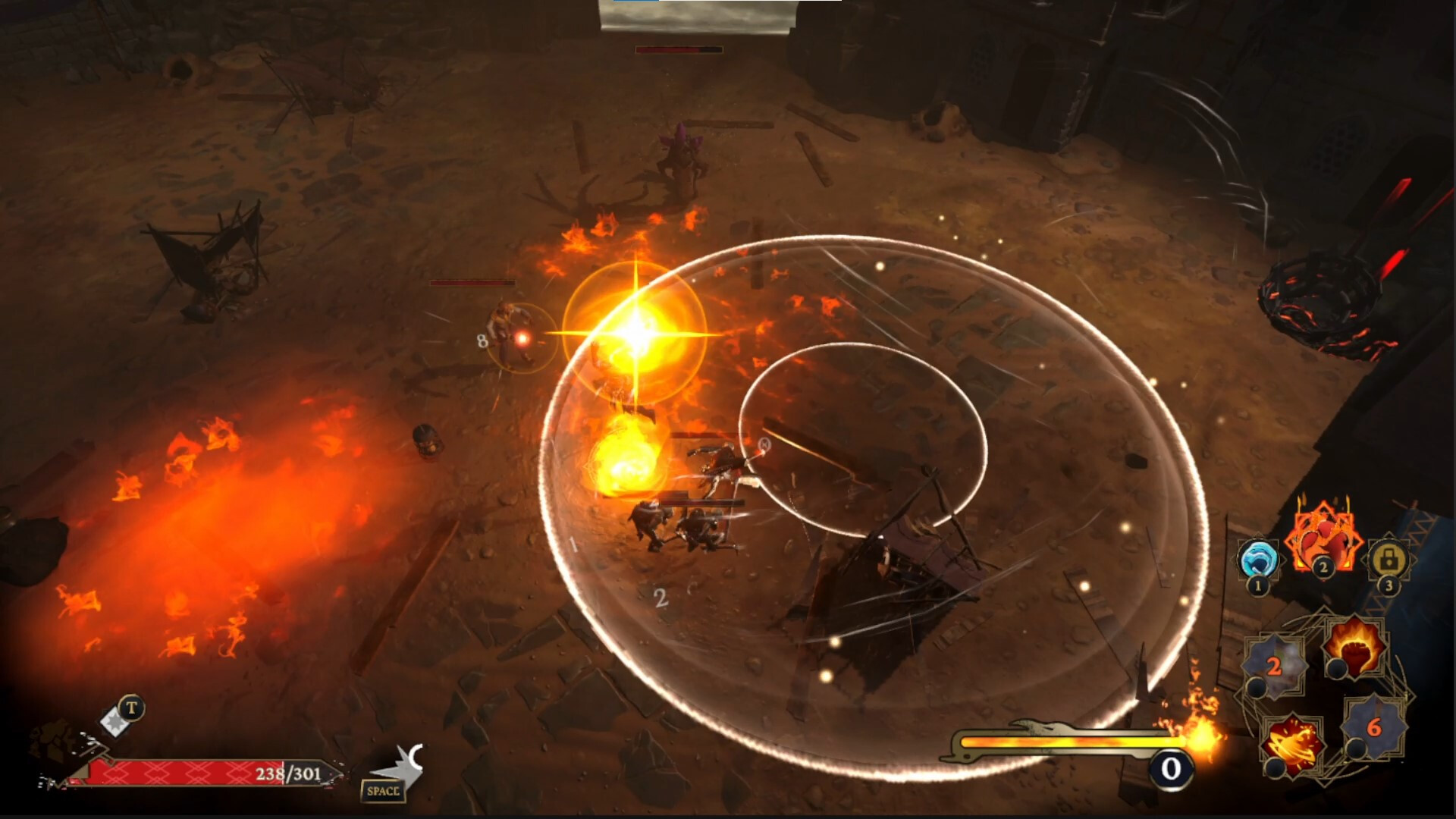Screen dimensions: 1456x819
Task: Click the padlock icon on locked ability slot 3
Action: point(1388,559)
